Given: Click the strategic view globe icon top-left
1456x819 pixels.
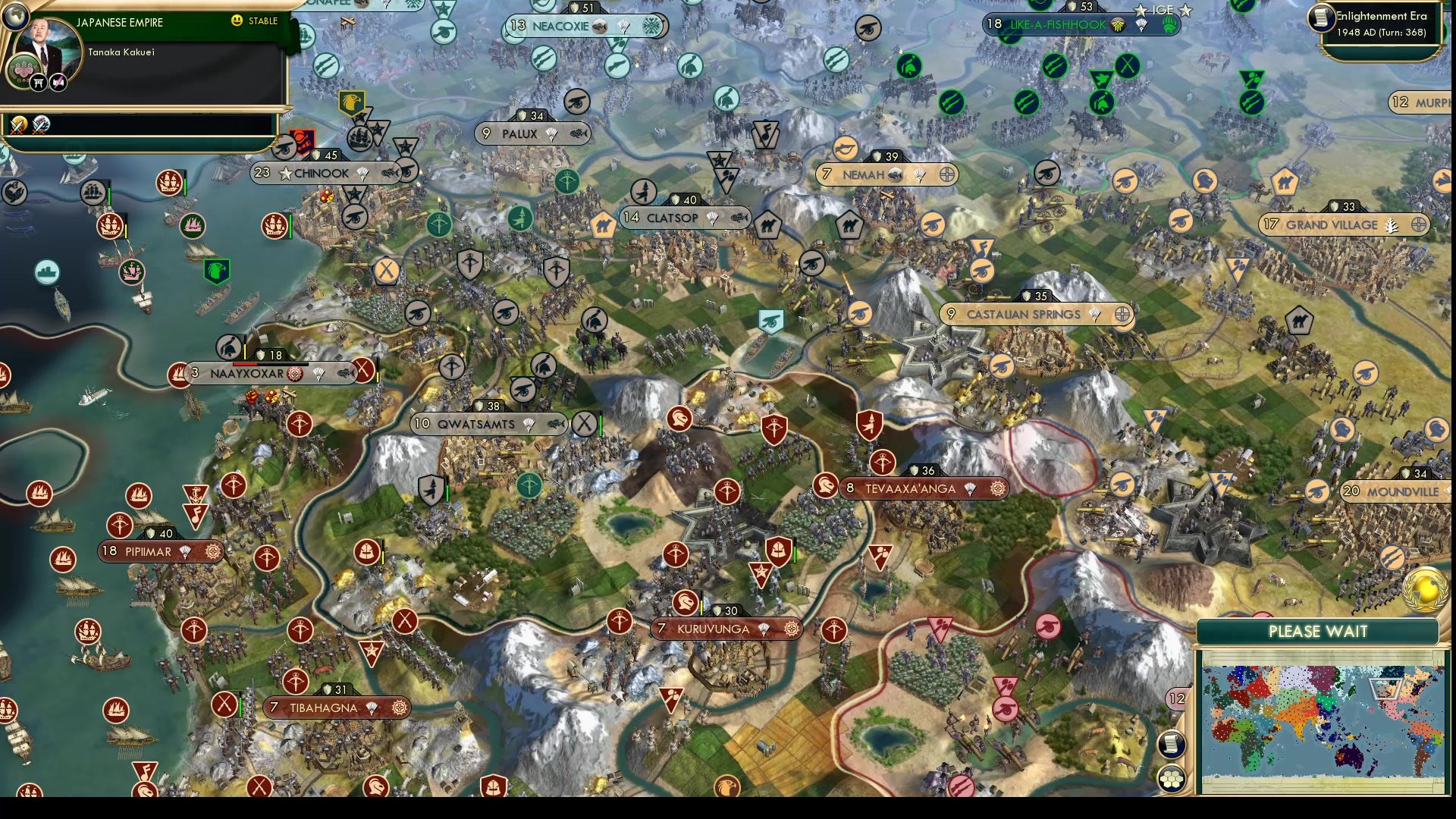Looking at the screenshot, I should 16,16.
